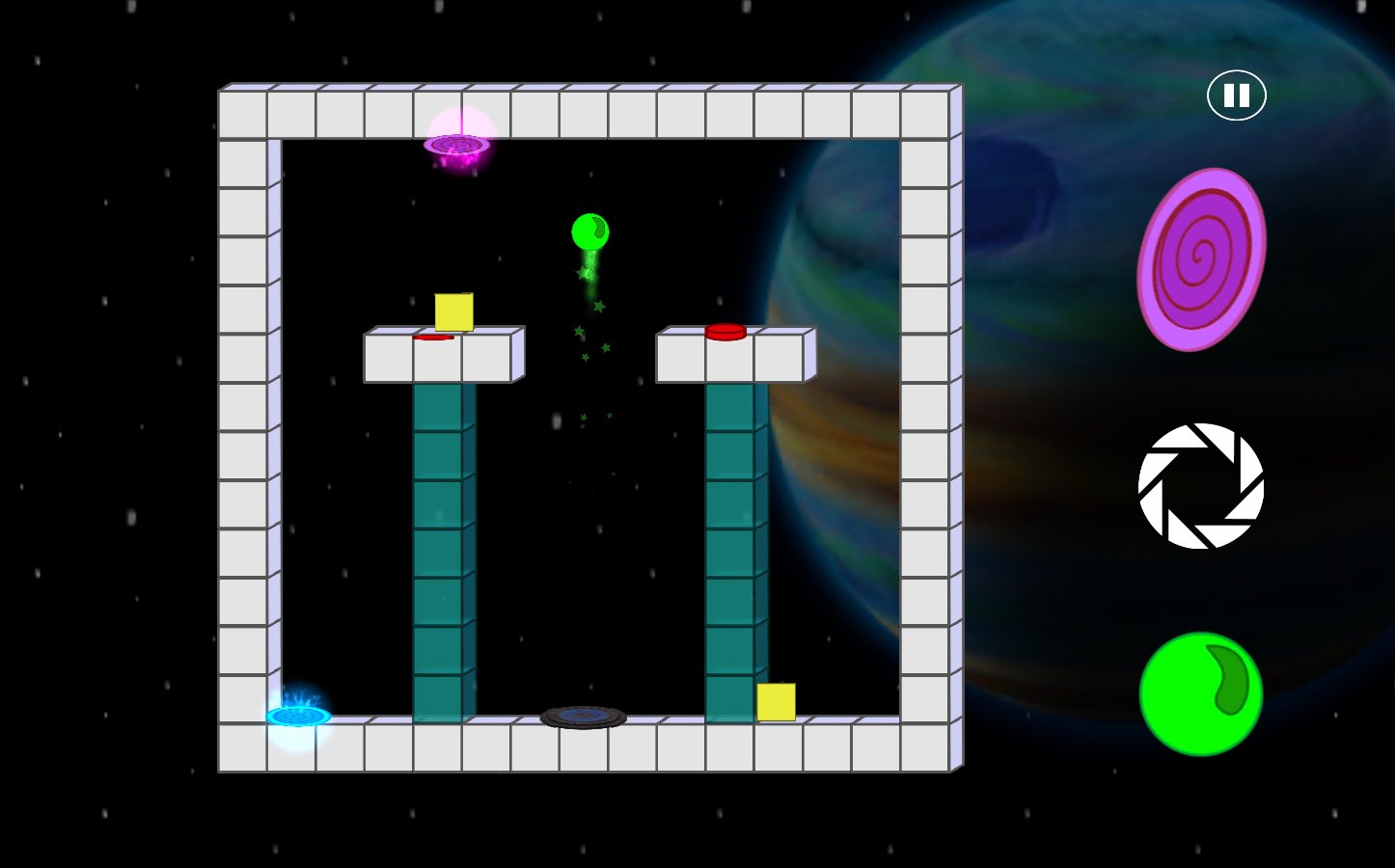
Task: Click the green ball falling mid-air
Action: tap(589, 231)
